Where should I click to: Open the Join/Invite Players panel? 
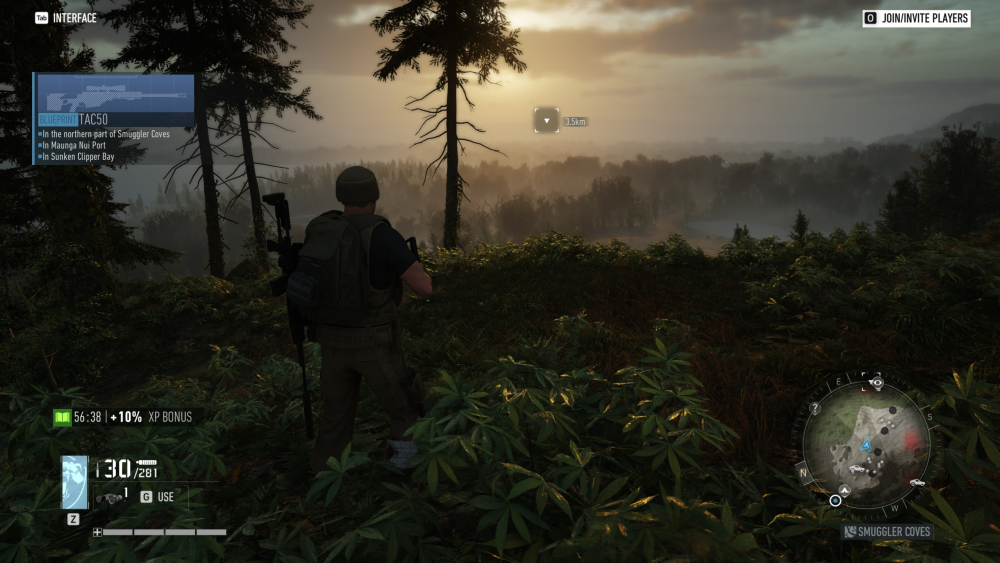[x=916, y=18]
